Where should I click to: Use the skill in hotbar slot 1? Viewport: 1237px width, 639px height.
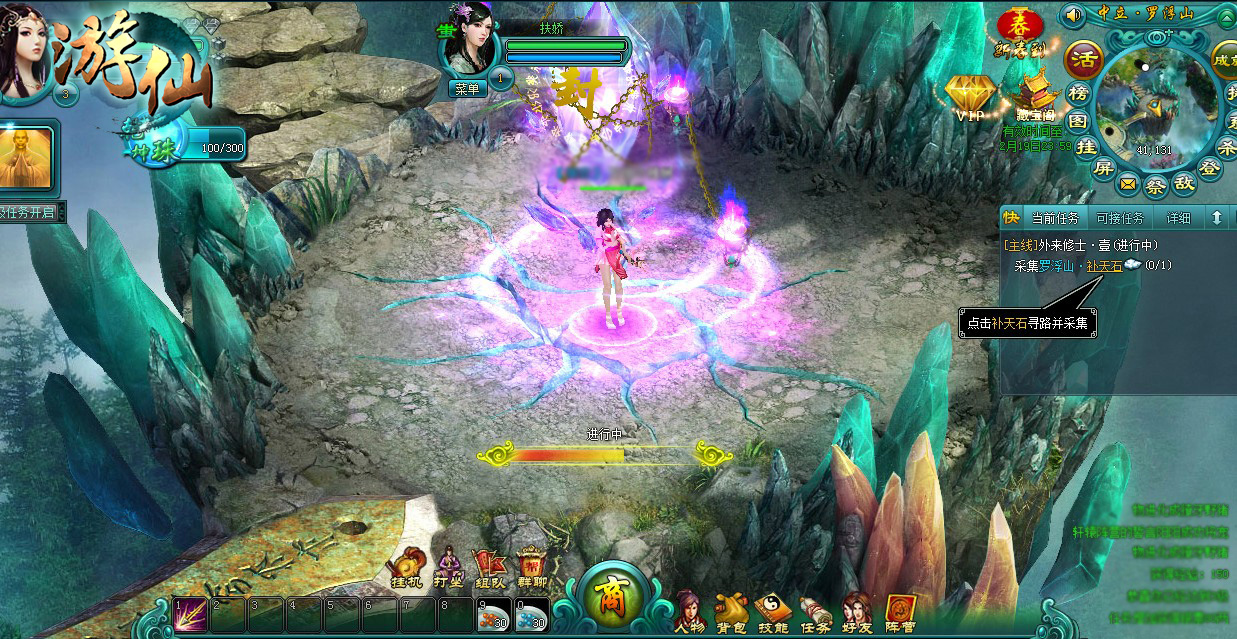pos(190,615)
